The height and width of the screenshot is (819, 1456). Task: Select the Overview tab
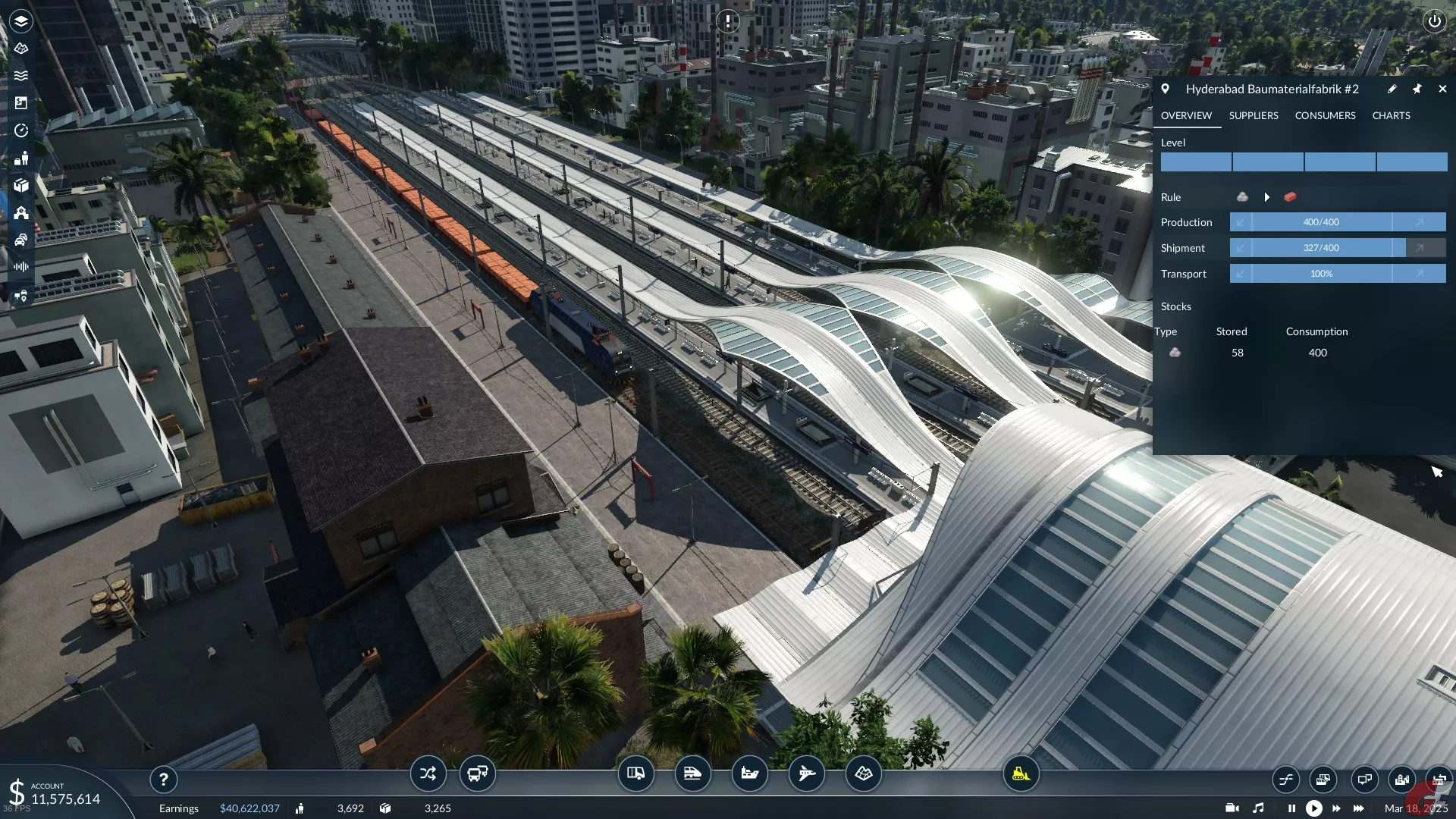pos(1186,115)
